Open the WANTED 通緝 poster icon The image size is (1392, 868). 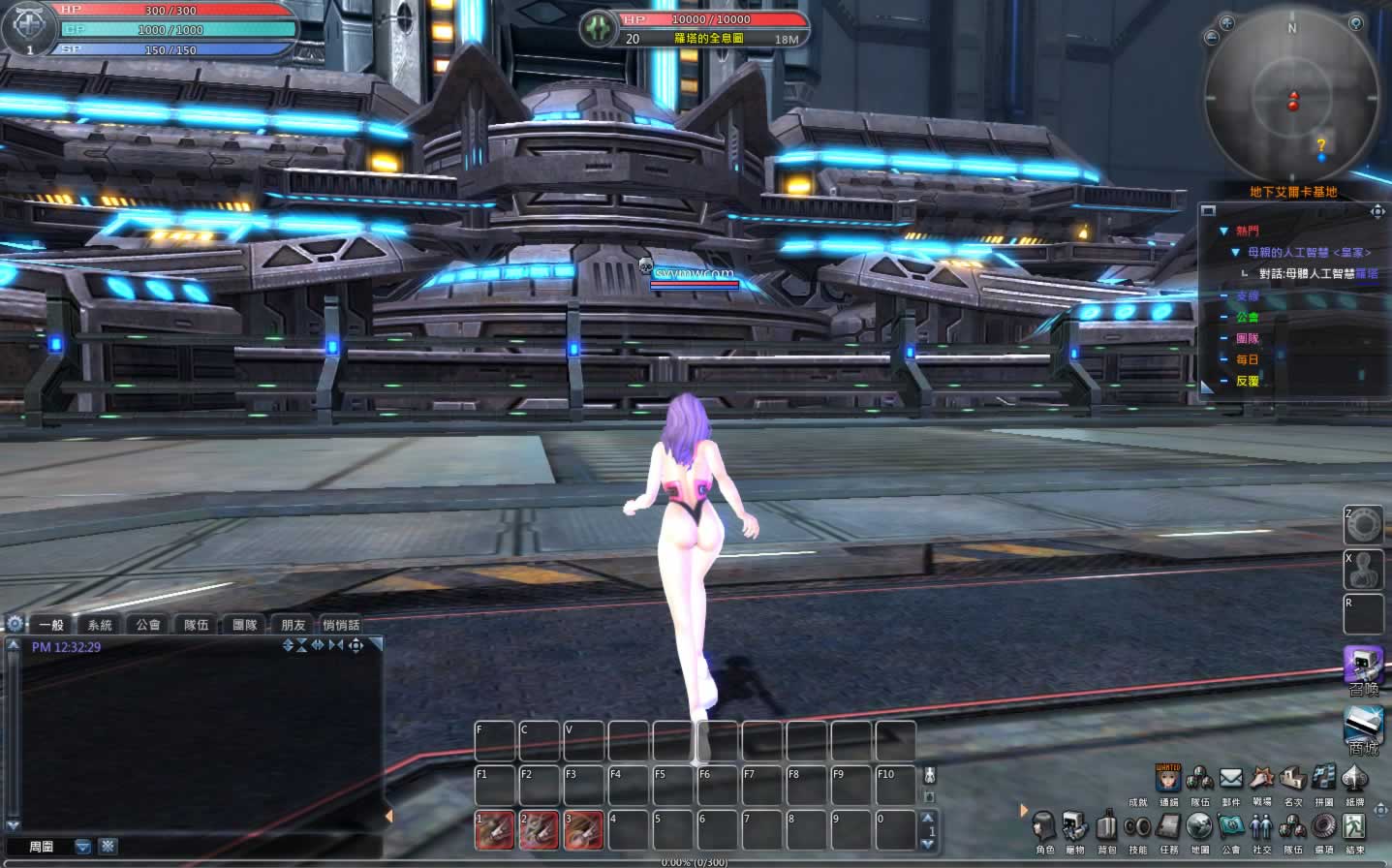(x=1168, y=779)
